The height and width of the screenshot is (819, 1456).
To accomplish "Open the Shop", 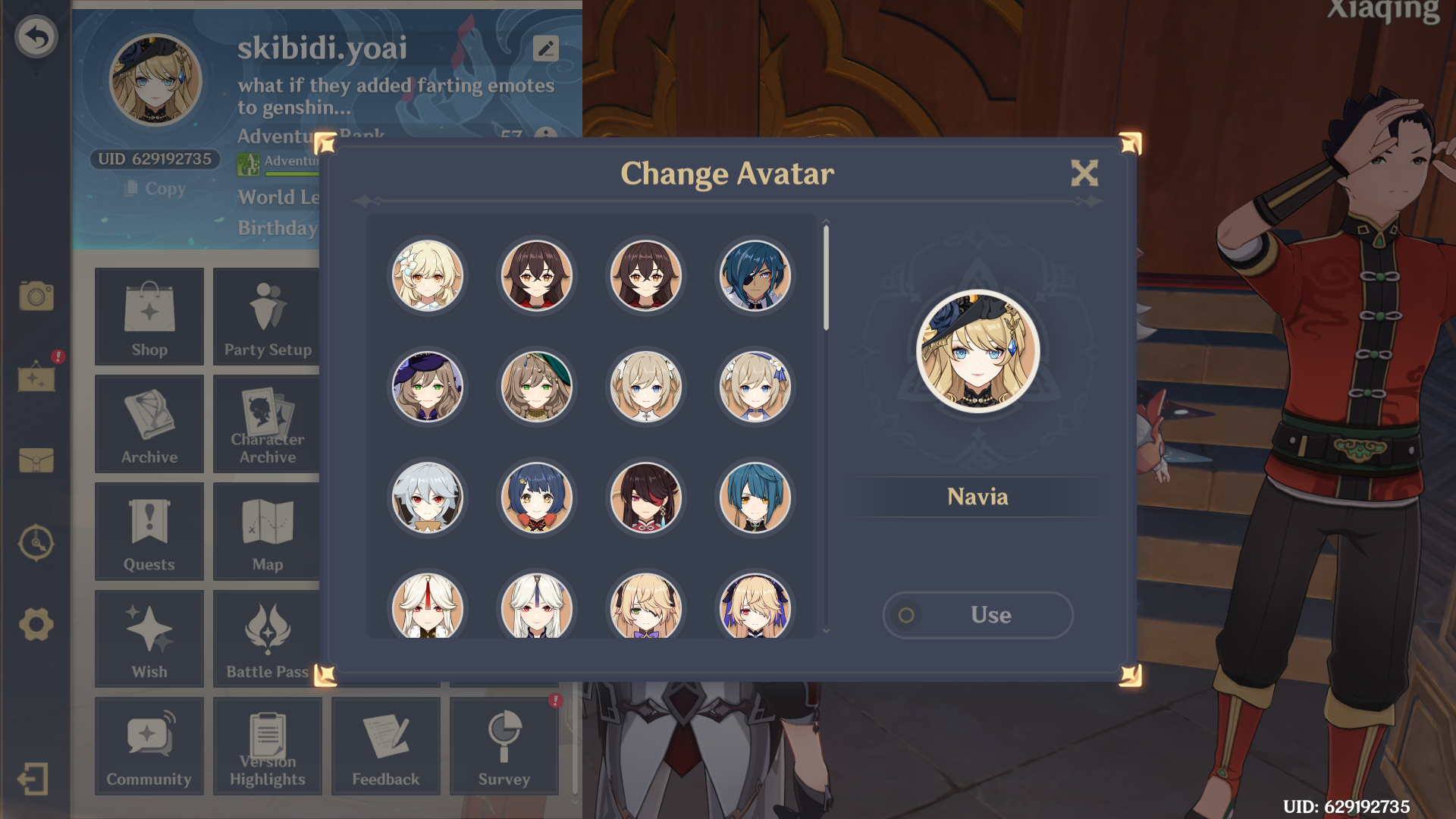I will pyautogui.click(x=149, y=316).
